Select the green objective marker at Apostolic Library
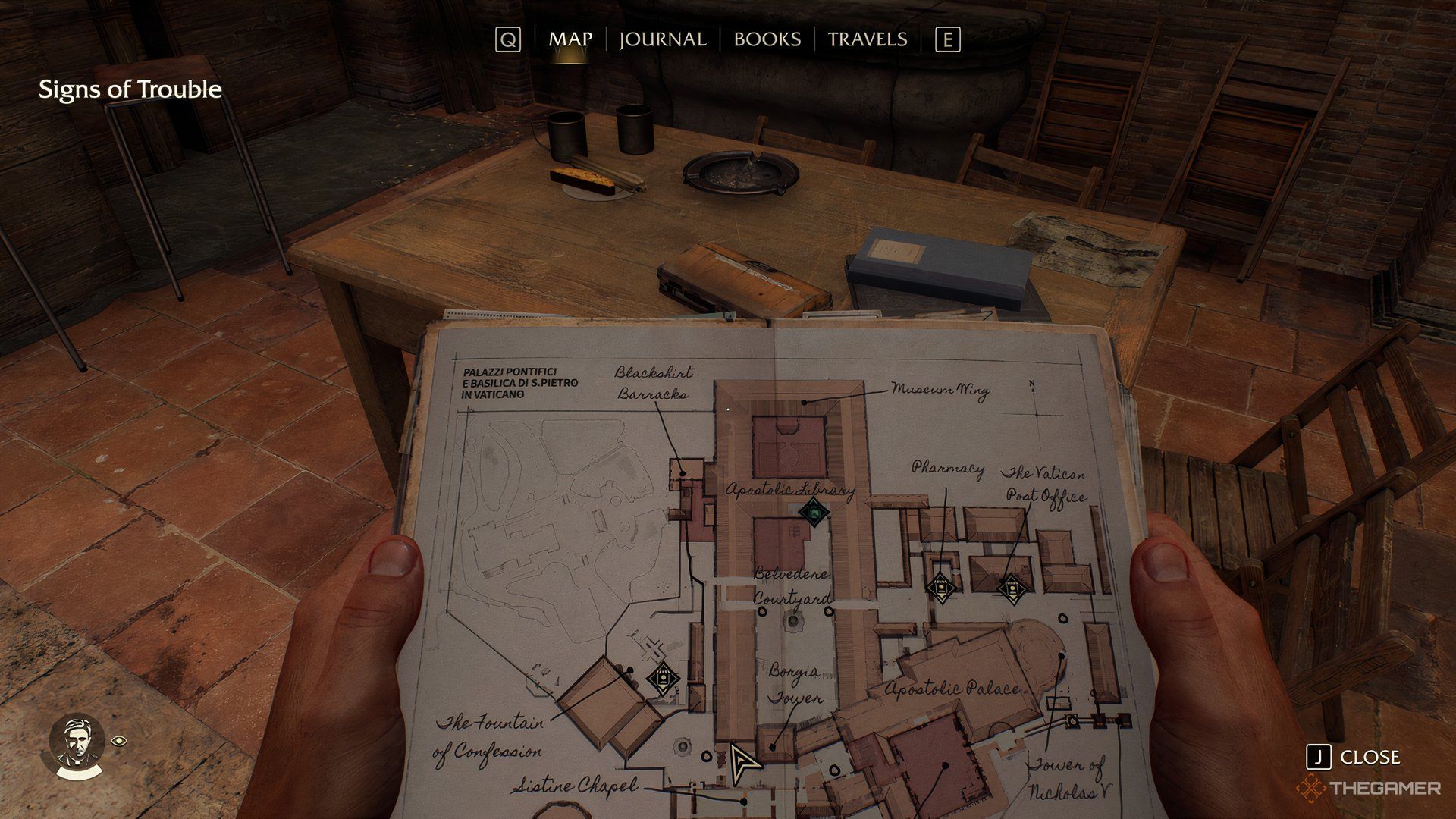This screenshot has width=1456, height=819. tap(814, 513)
